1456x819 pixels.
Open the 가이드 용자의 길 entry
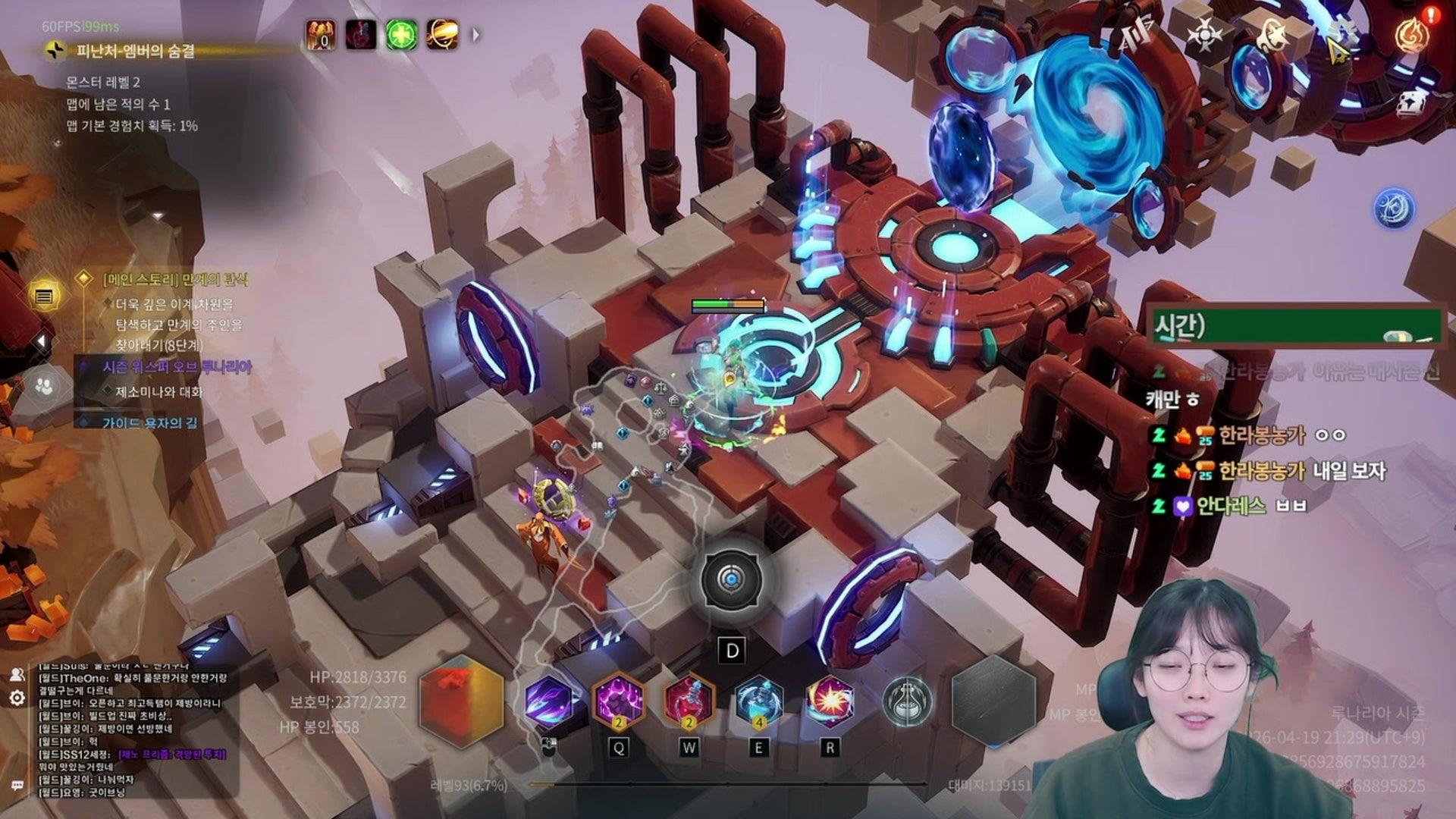(x=149, y=422)
